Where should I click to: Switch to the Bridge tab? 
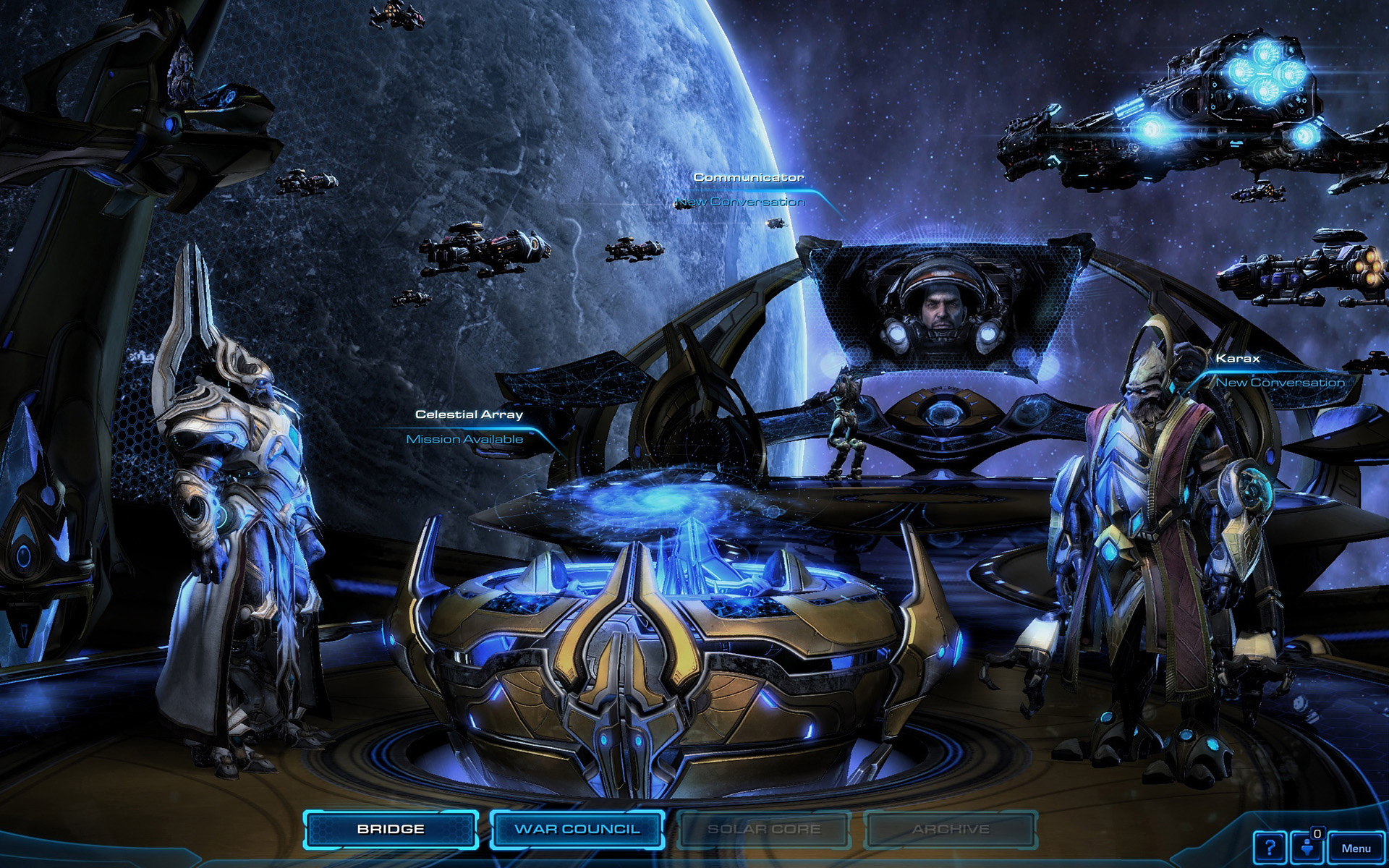[x=391, y=829]
